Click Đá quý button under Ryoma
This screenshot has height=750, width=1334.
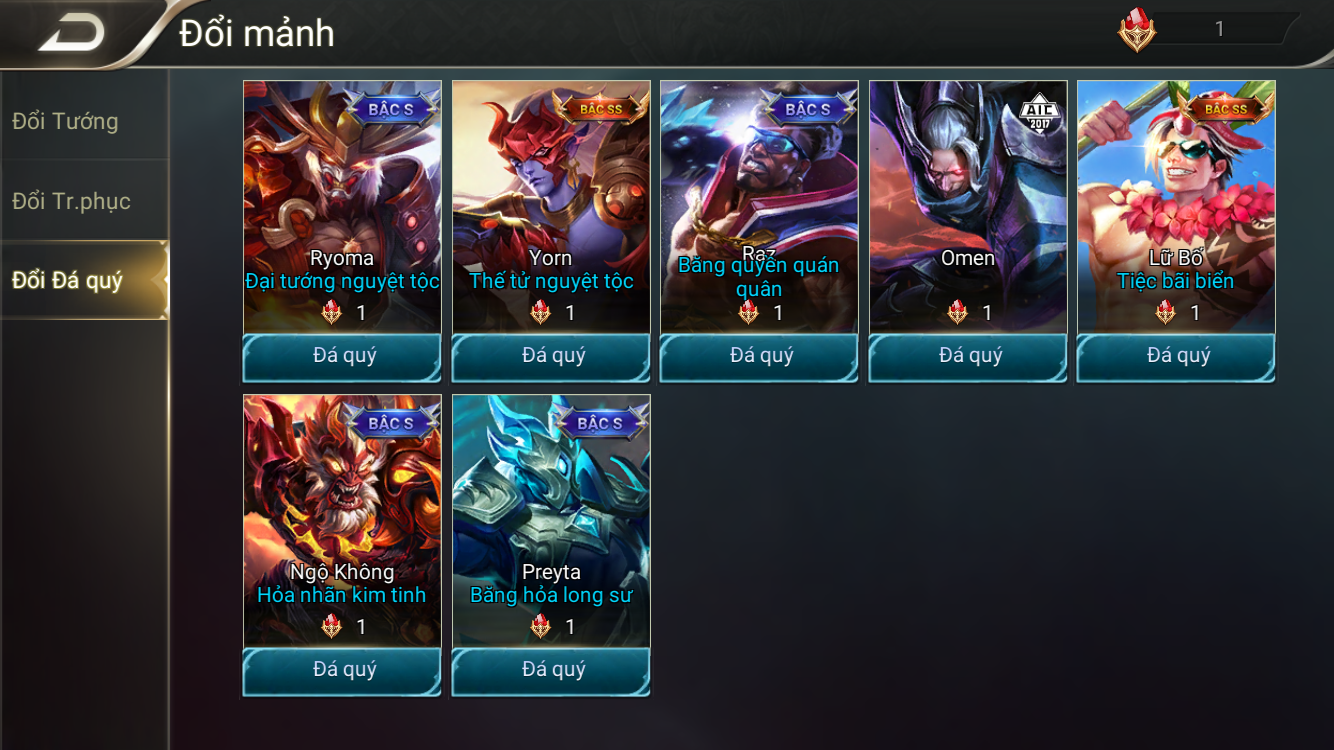click(x=342, y=357)
